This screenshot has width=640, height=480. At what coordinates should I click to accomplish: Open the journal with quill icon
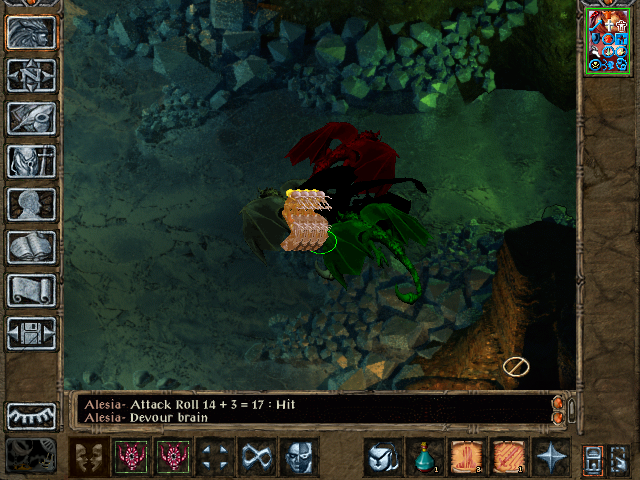click(x=32, y=118)
